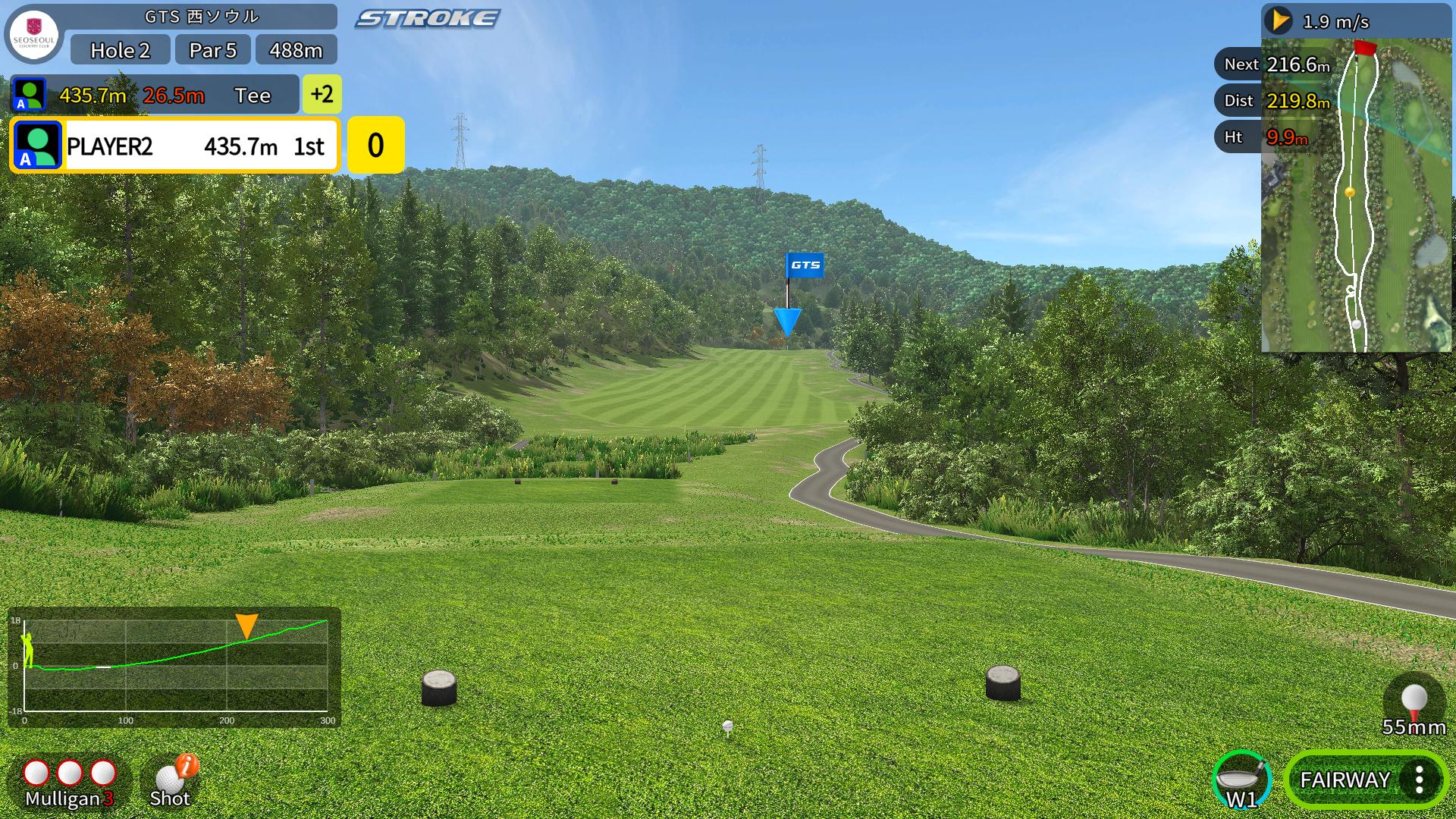Select the PLAYER2 scorecard row
This screenshot has height=819, width=1456.
coord(174,146)
